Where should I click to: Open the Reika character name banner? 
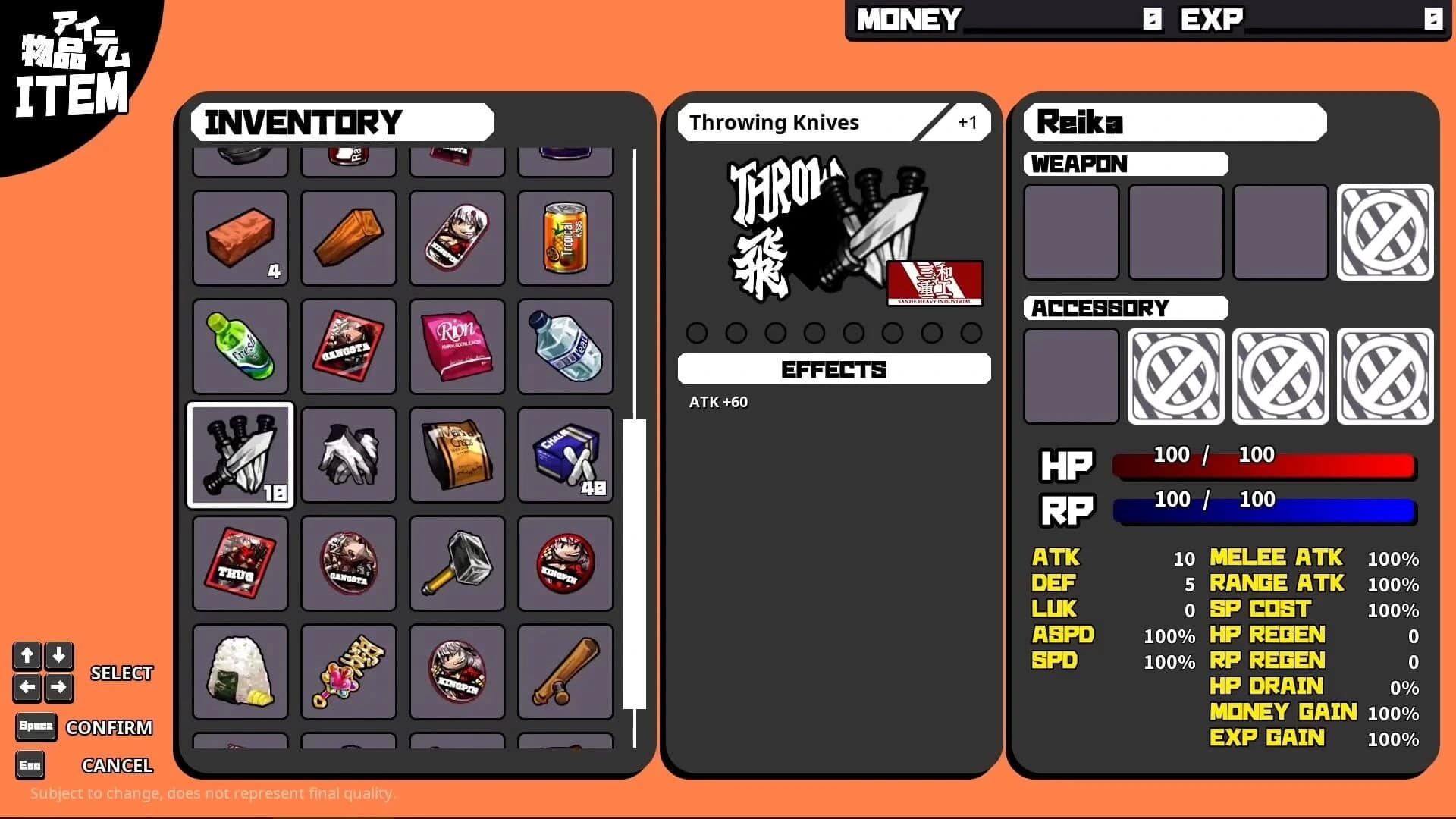point(1174,122)
